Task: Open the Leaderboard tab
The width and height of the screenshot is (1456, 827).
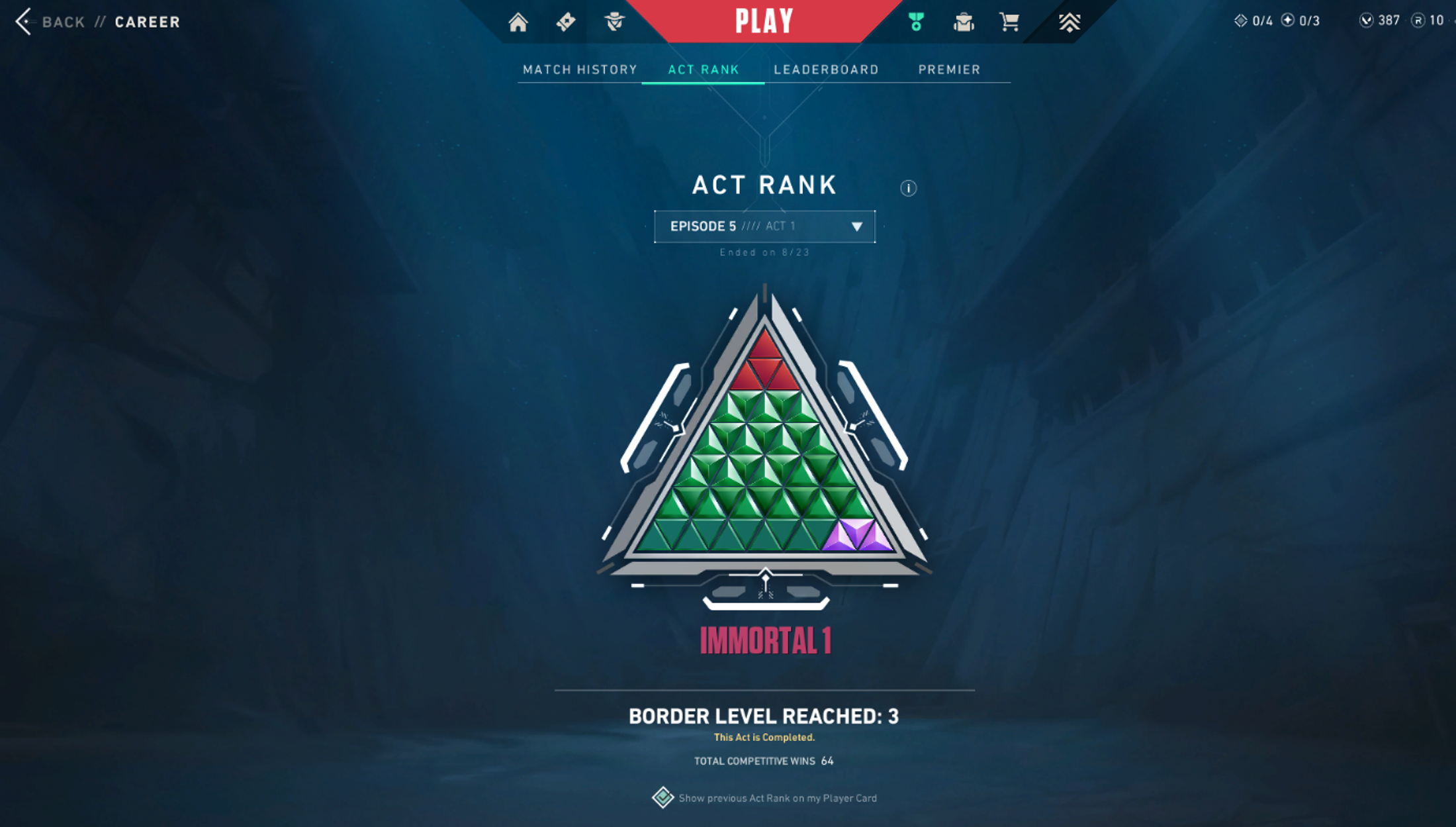Action: click(826, 69)
